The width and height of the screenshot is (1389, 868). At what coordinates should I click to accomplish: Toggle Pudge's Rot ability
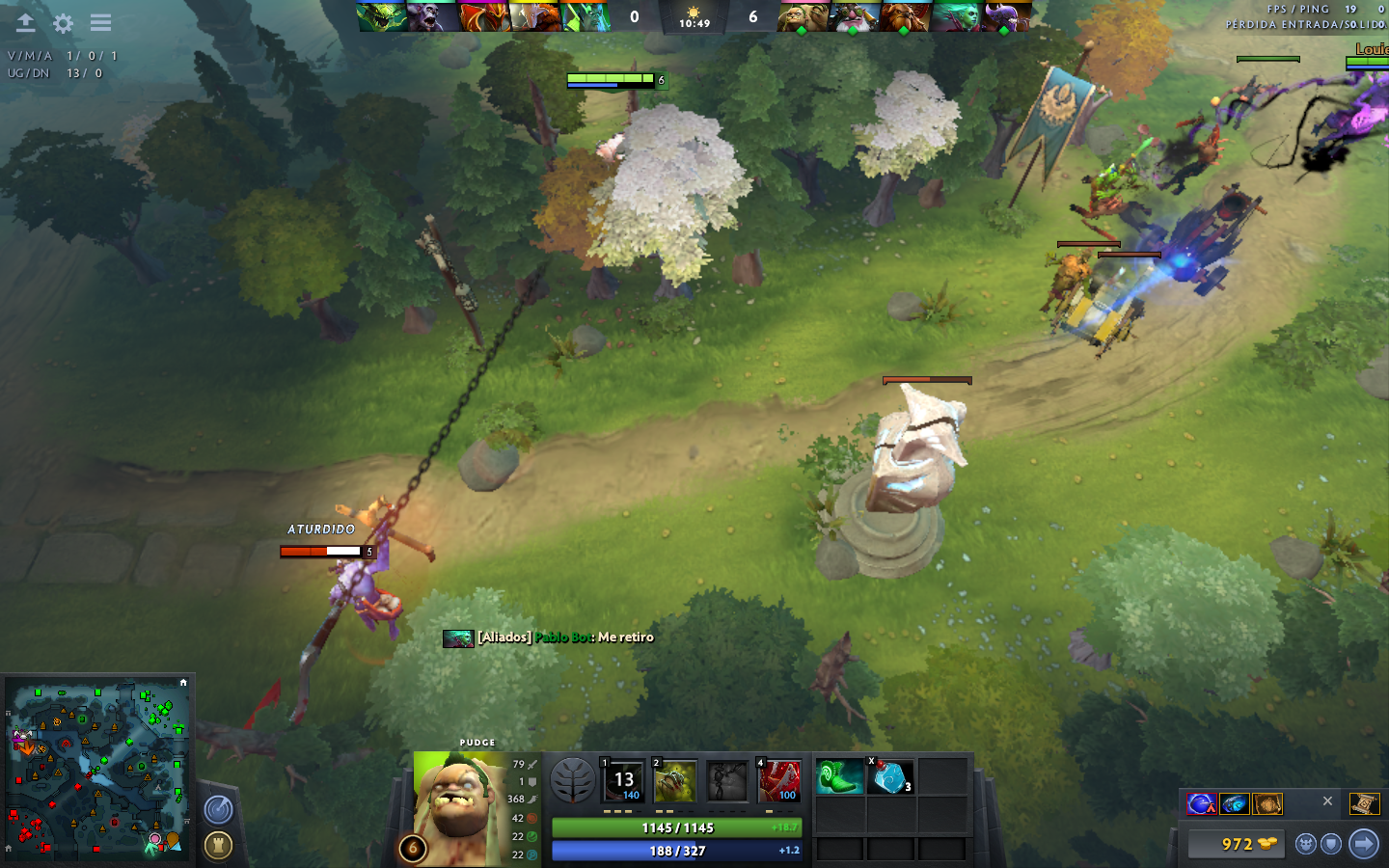coord(674,780)
